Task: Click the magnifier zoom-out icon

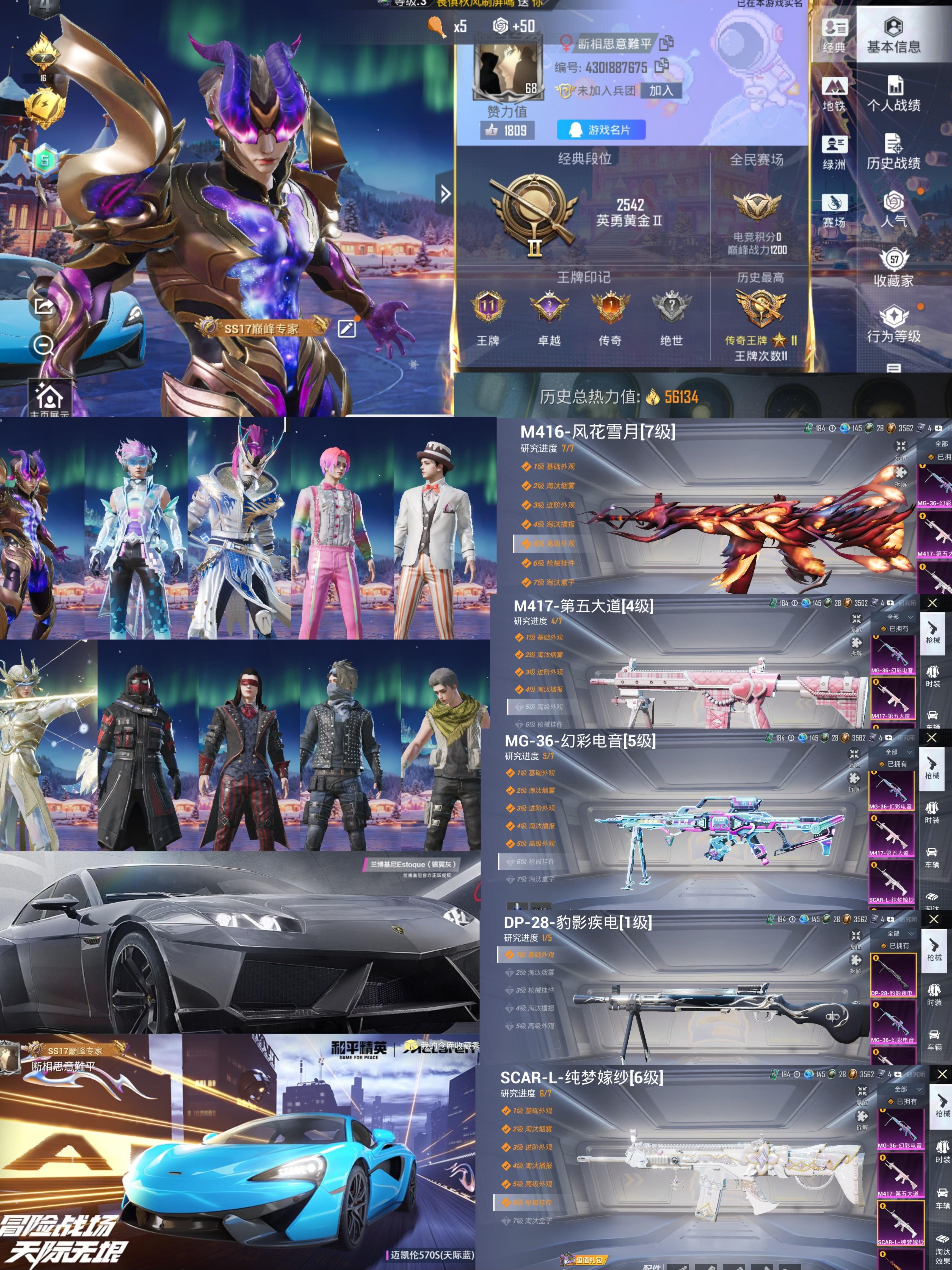Action: [x=44, y=345]
